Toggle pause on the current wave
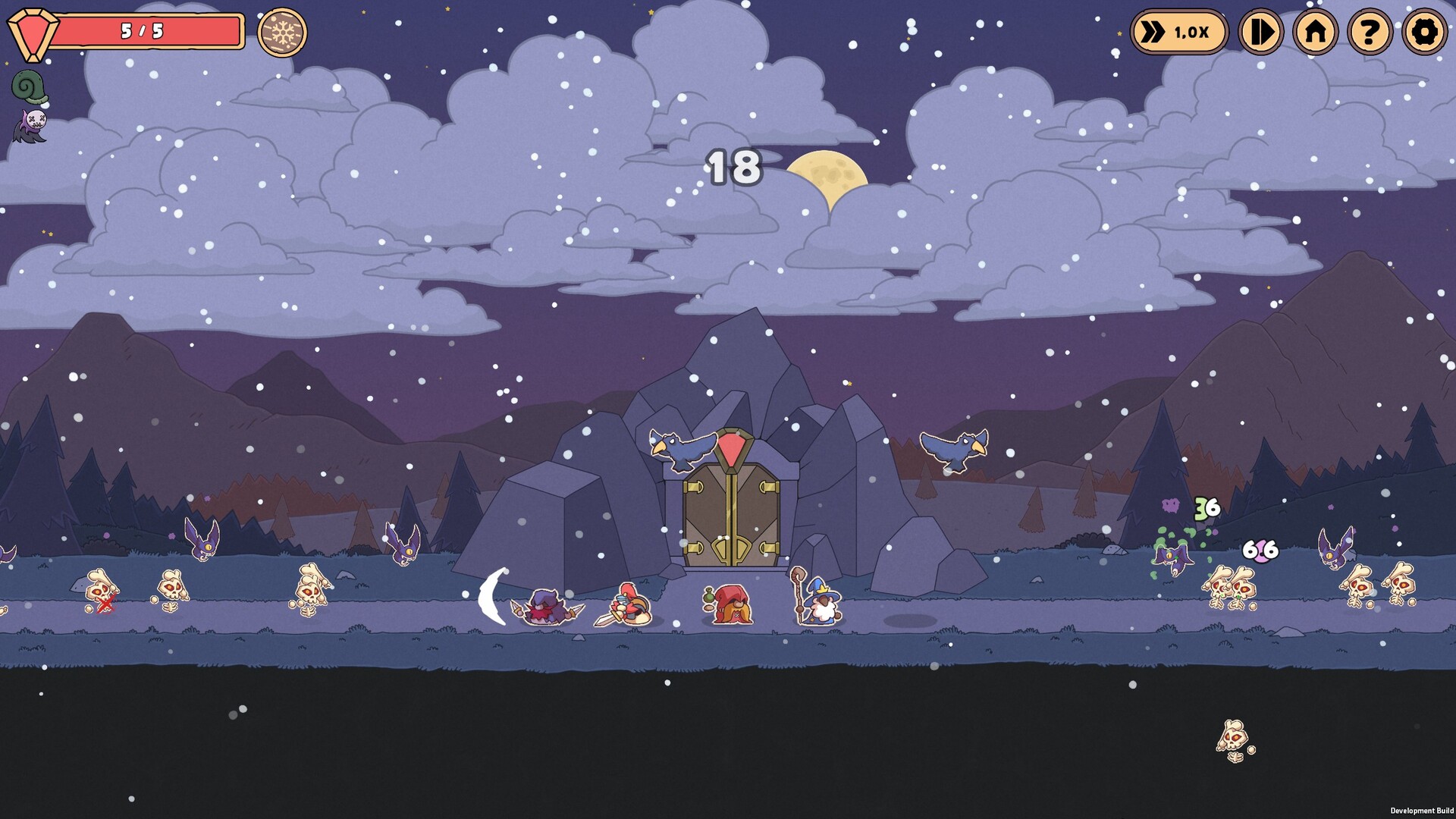The image size is (1456, 819). [x=1263, y=32]
